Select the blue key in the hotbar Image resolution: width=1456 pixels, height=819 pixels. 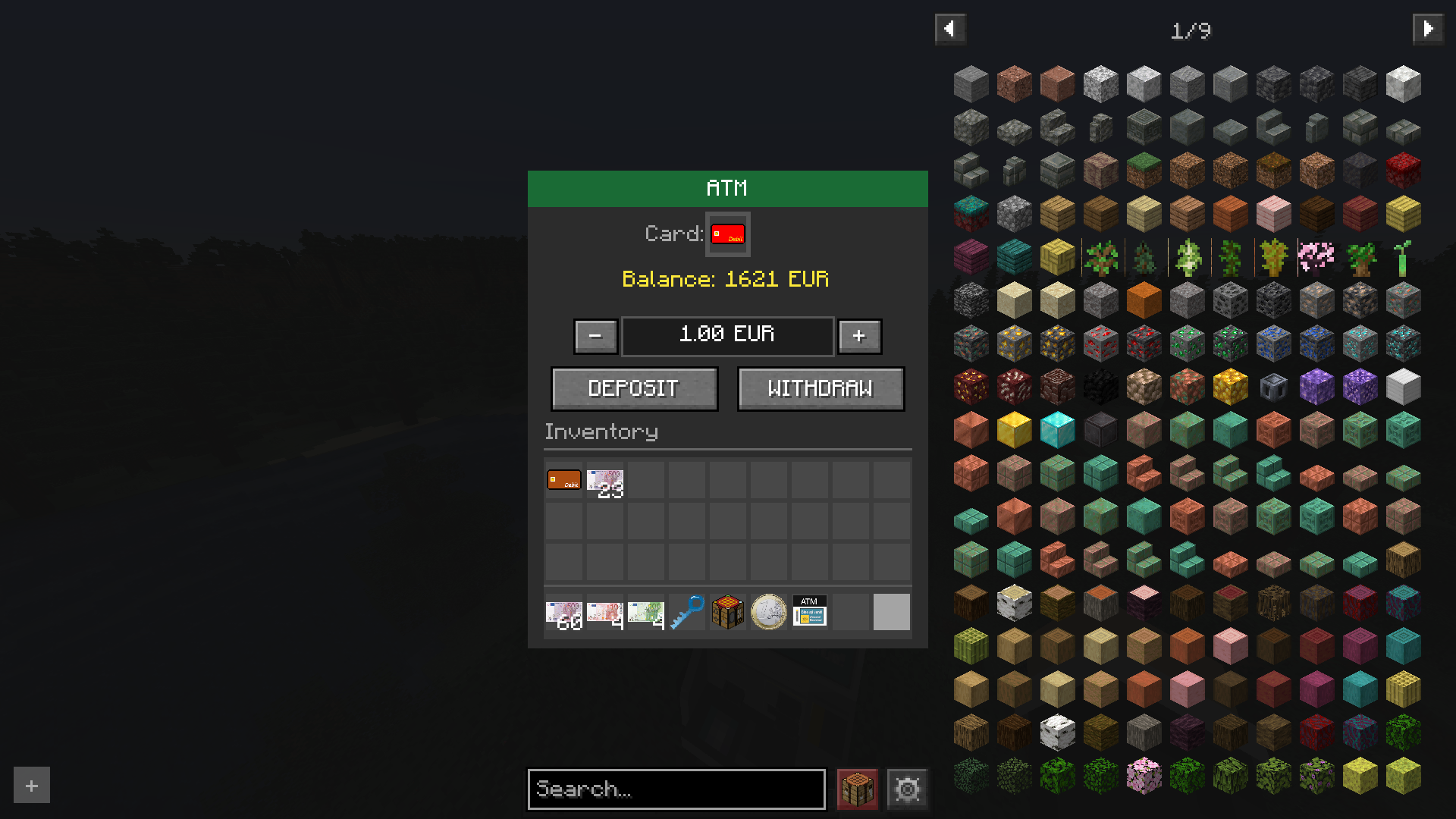click(x=689, y=611)
